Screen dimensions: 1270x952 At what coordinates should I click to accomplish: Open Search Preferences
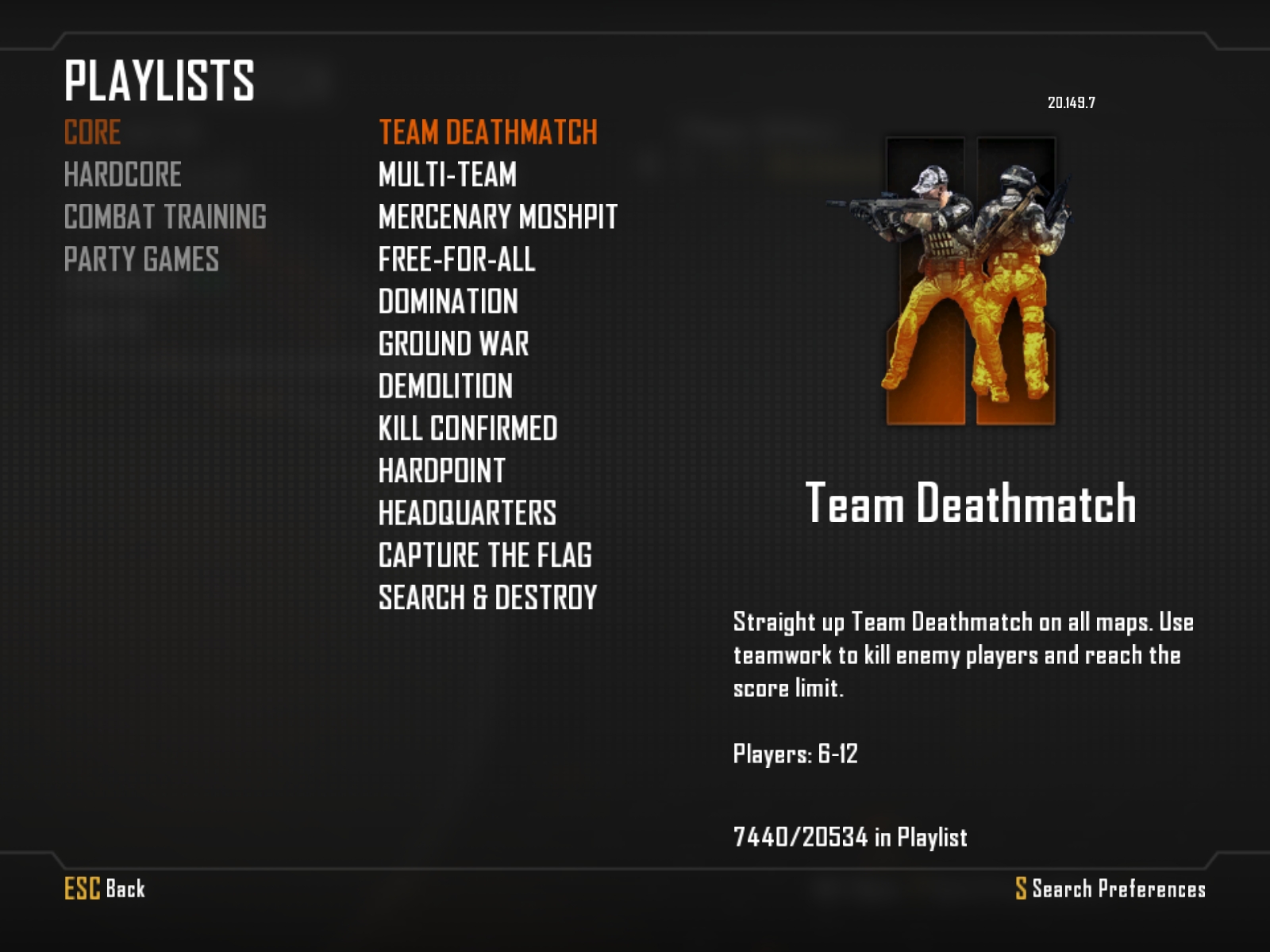coord(1110,889)
